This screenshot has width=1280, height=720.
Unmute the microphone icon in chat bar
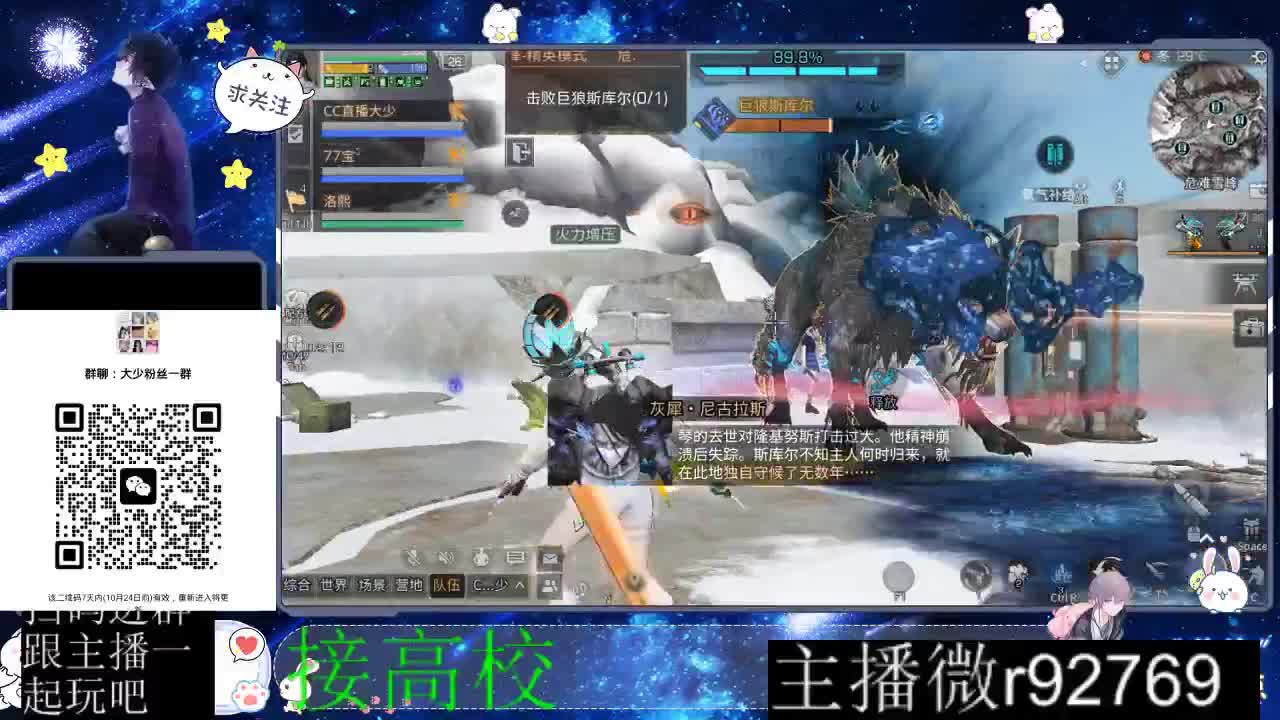coord(413,556)
